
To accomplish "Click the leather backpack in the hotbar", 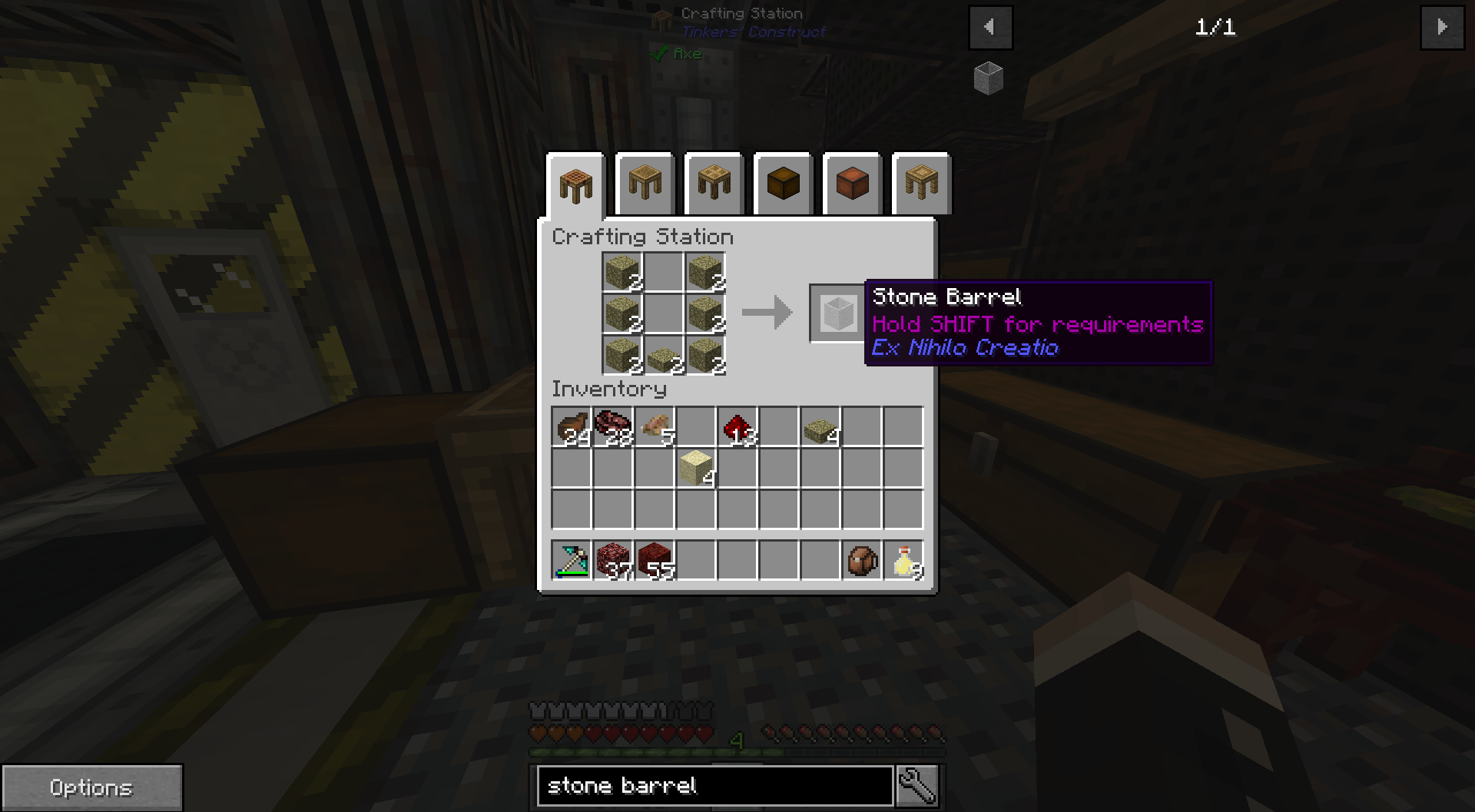I will click(x=862, y=561).
